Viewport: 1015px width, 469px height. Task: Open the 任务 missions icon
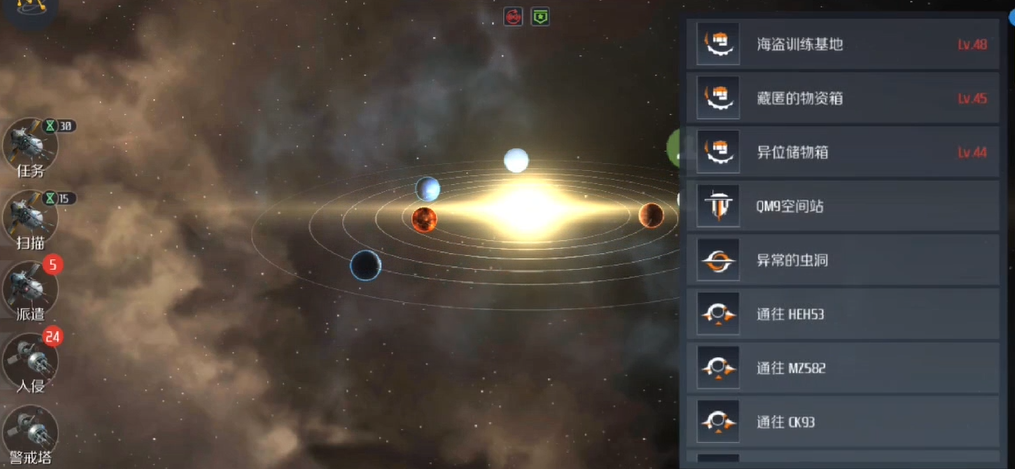(x=30, y=146)
